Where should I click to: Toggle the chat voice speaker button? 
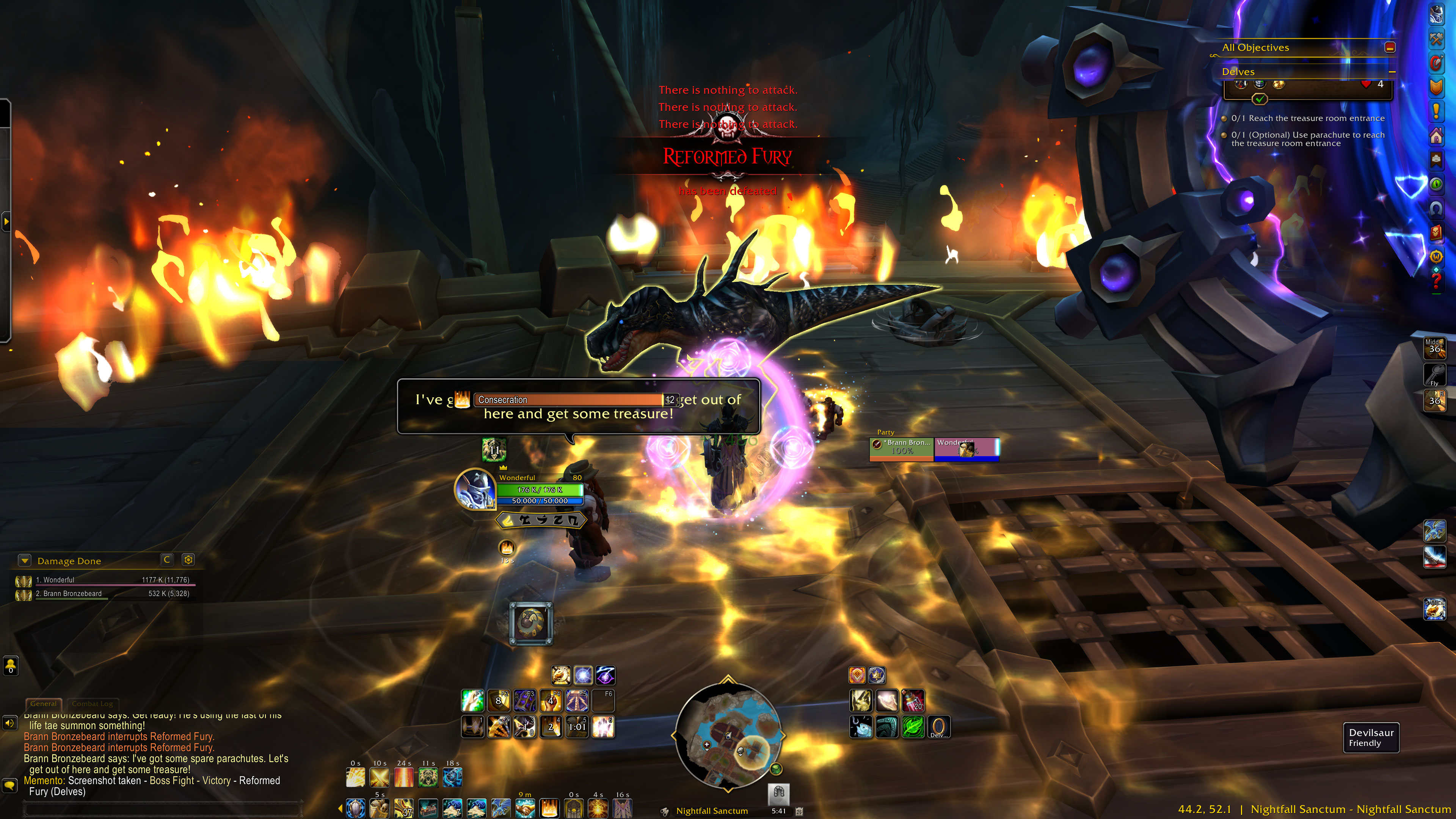9,723
